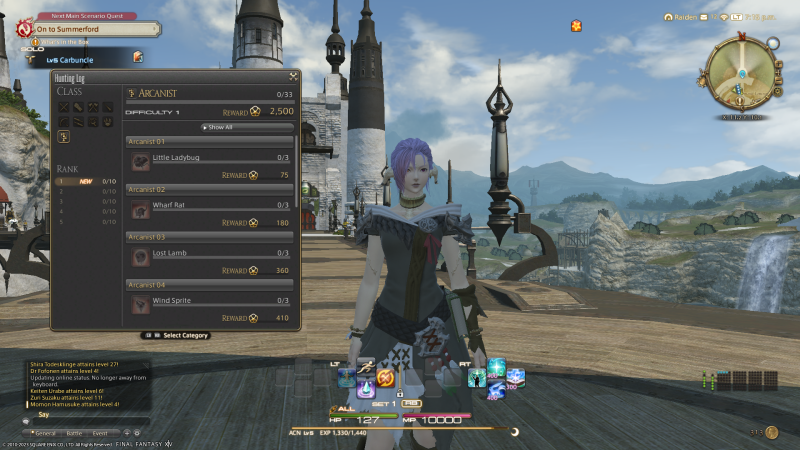Close the Hunting Log window
Viewport: 800px width, 450px height.
pos(293,75)
